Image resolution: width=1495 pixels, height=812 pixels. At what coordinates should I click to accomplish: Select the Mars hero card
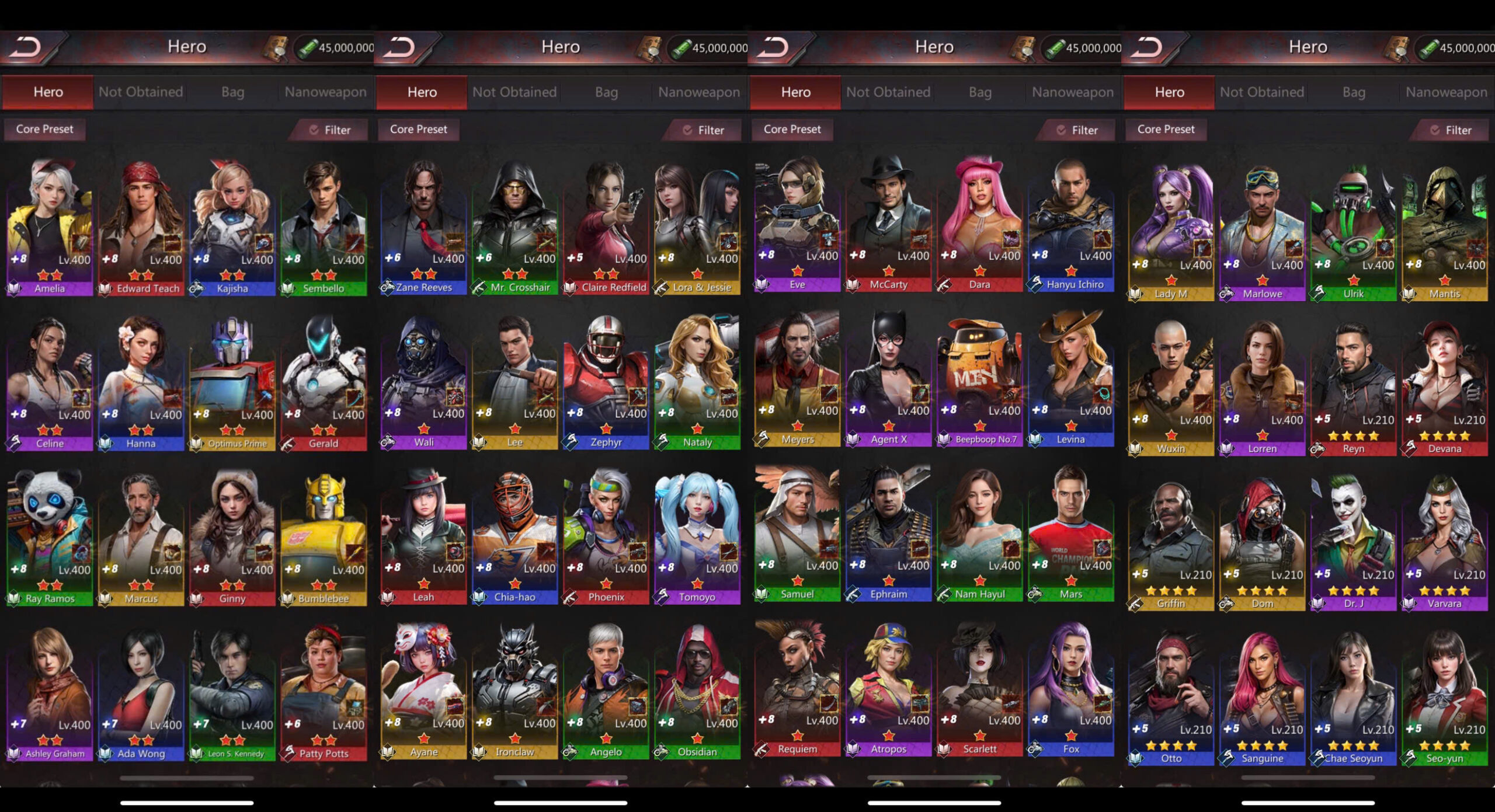point(1070,533)
